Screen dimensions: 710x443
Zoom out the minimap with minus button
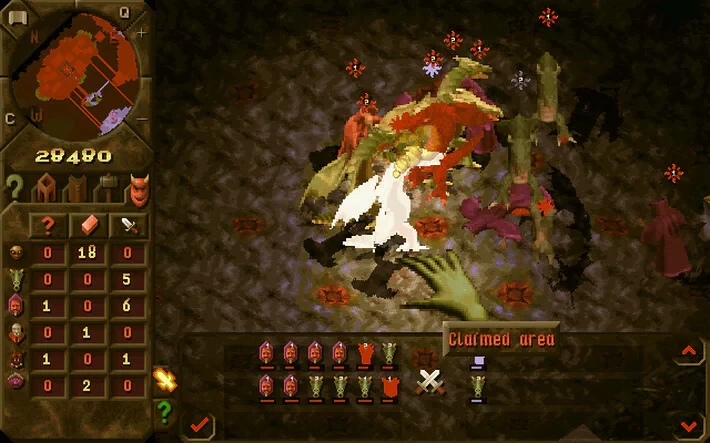click(139, 120)
